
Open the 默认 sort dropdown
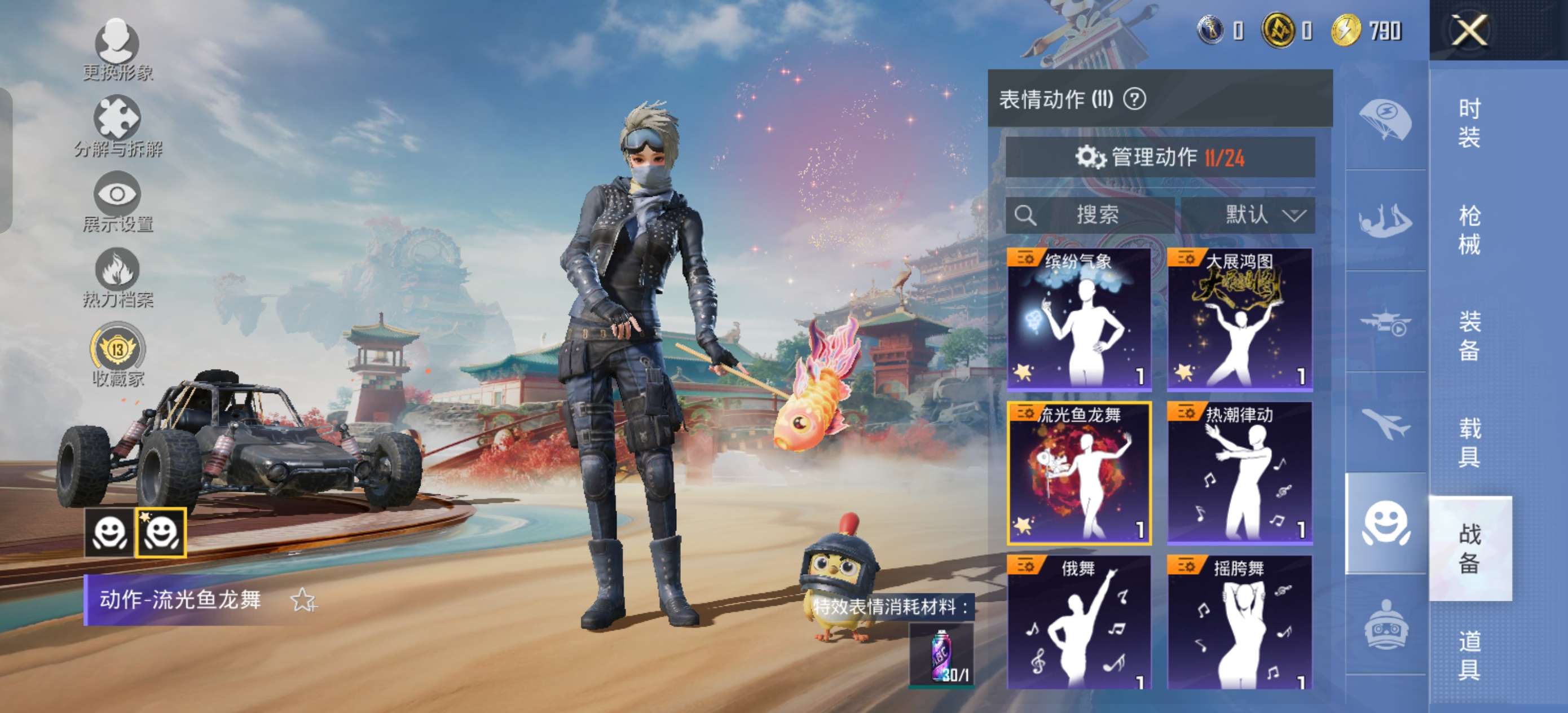coord(1247,215)
